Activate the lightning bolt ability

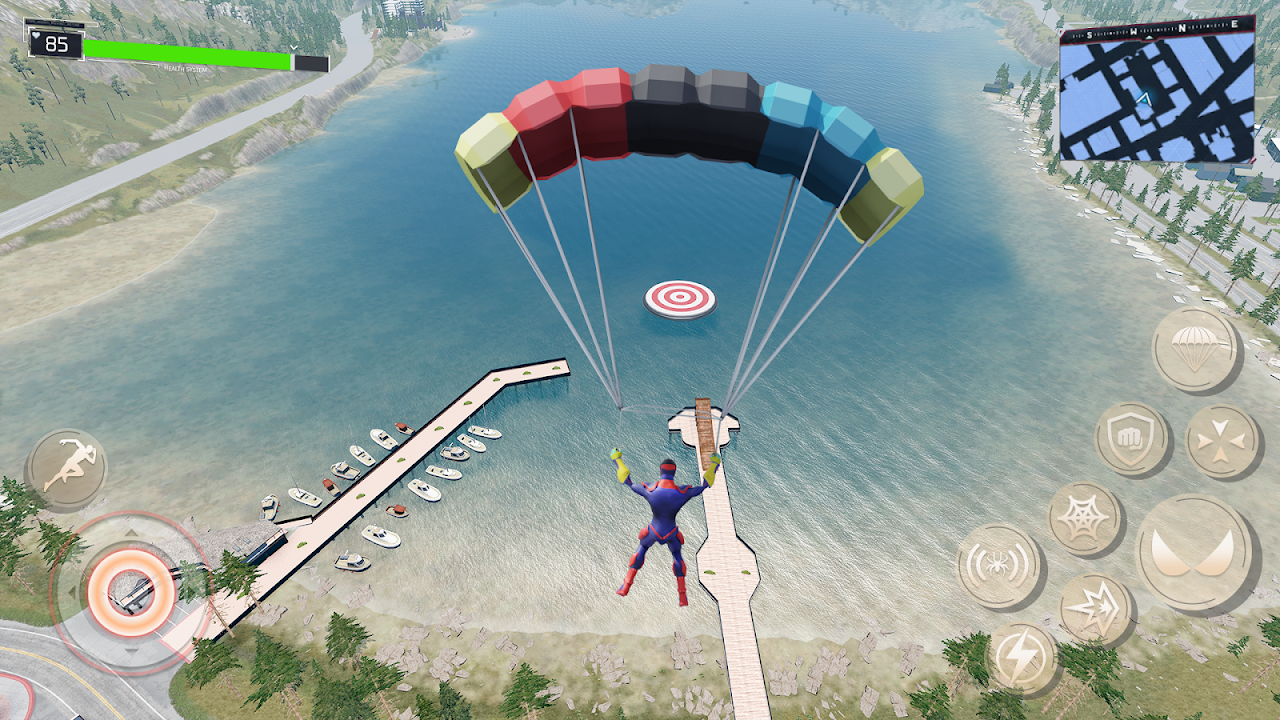tap(1022, 659)
